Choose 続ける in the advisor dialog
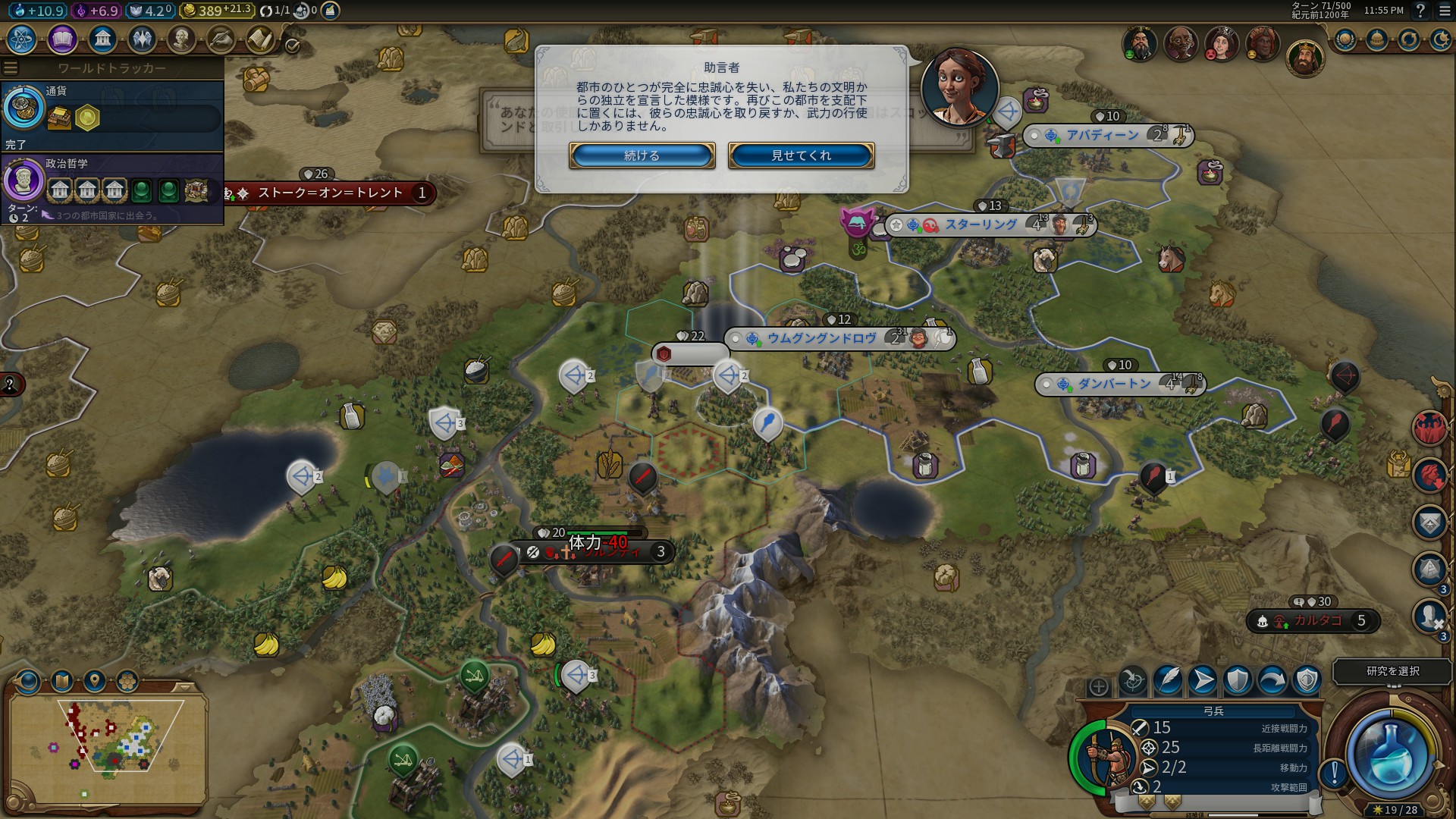The height and width of the screenshot is (819, 1456). [x=642, y=155]
